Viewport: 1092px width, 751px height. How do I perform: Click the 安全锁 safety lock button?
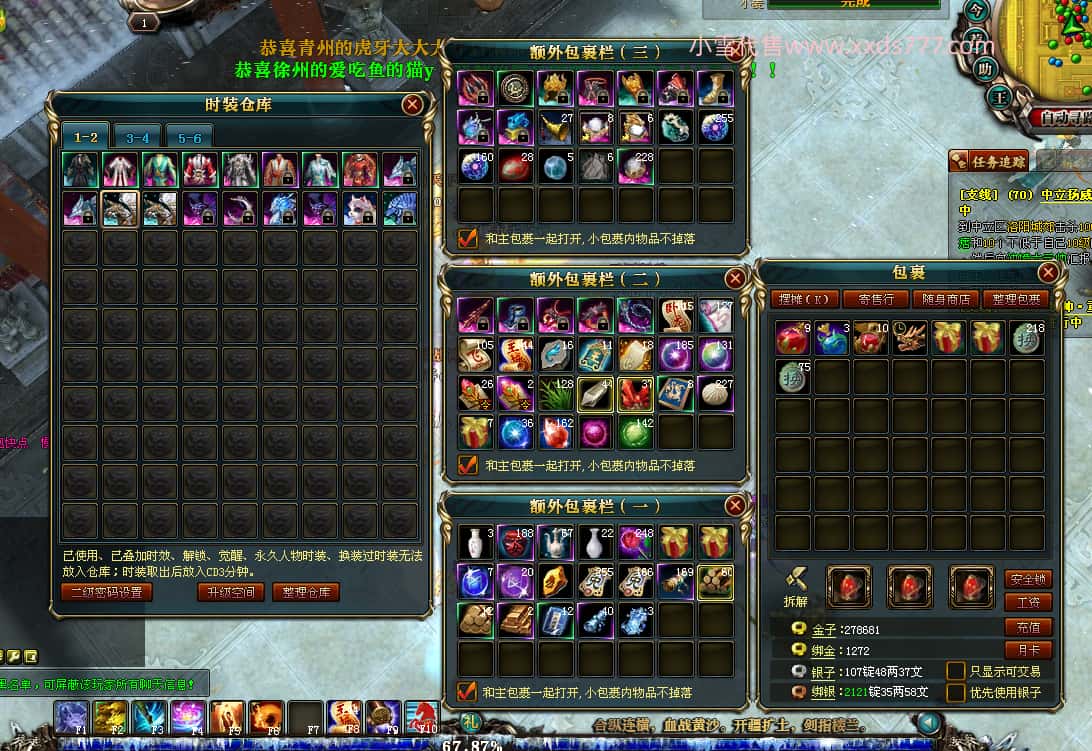(1028, 579)
